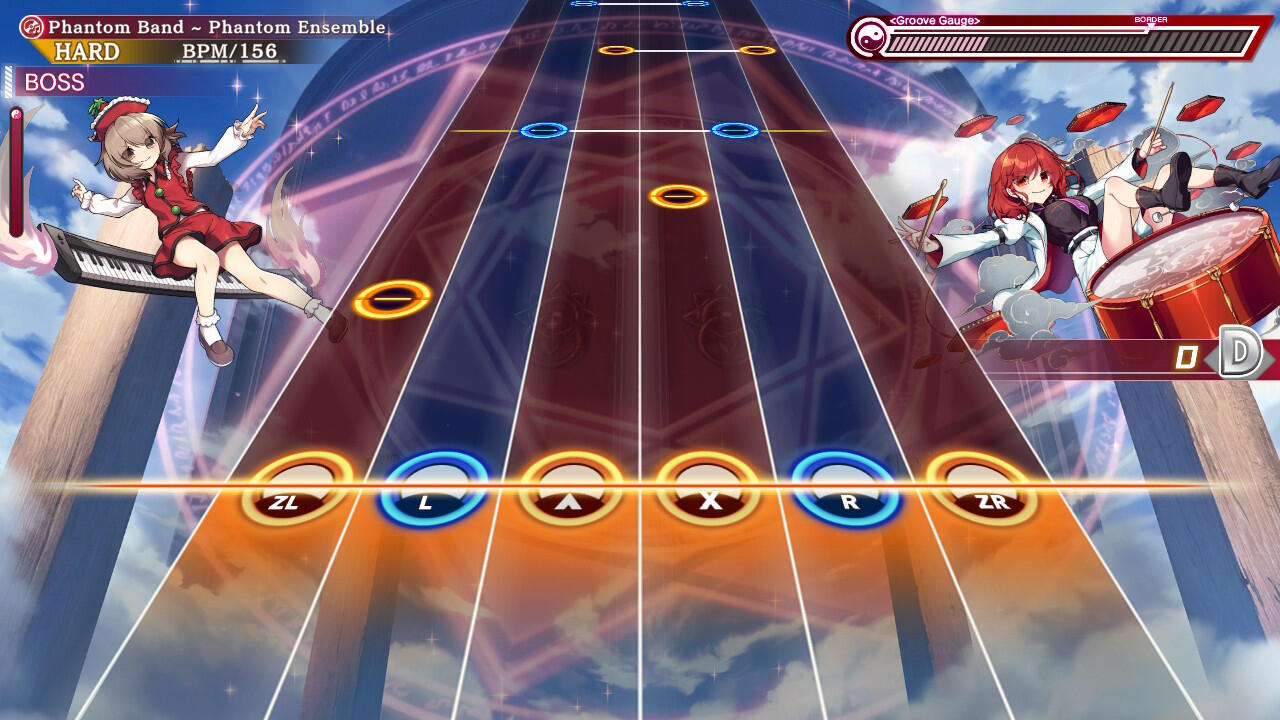
Task: Click the BOSS indicator banner
Action: (55, 82)
